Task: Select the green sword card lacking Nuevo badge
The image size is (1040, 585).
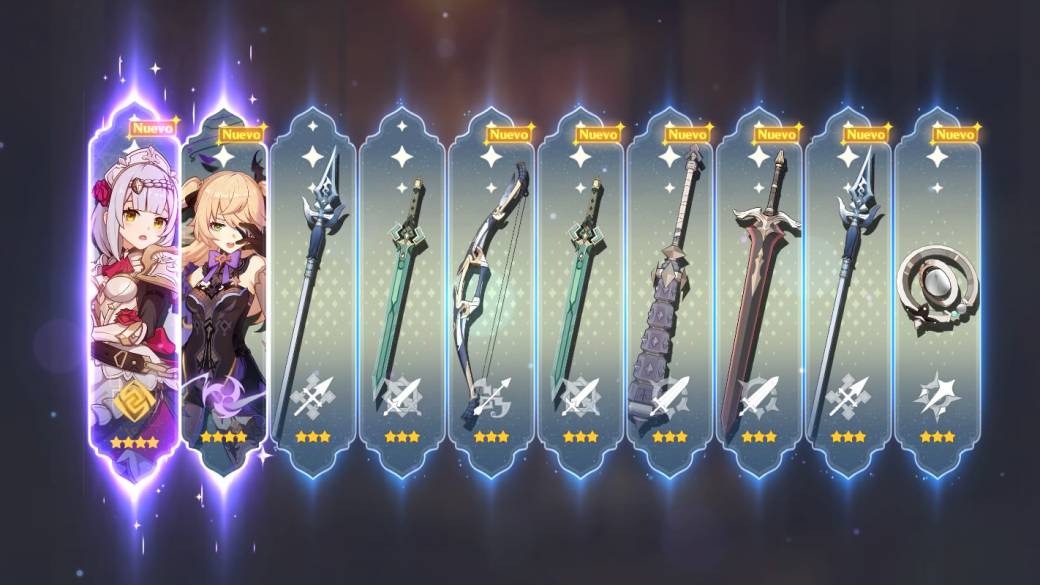Action: pyautogui.click(x=402, y=290)
